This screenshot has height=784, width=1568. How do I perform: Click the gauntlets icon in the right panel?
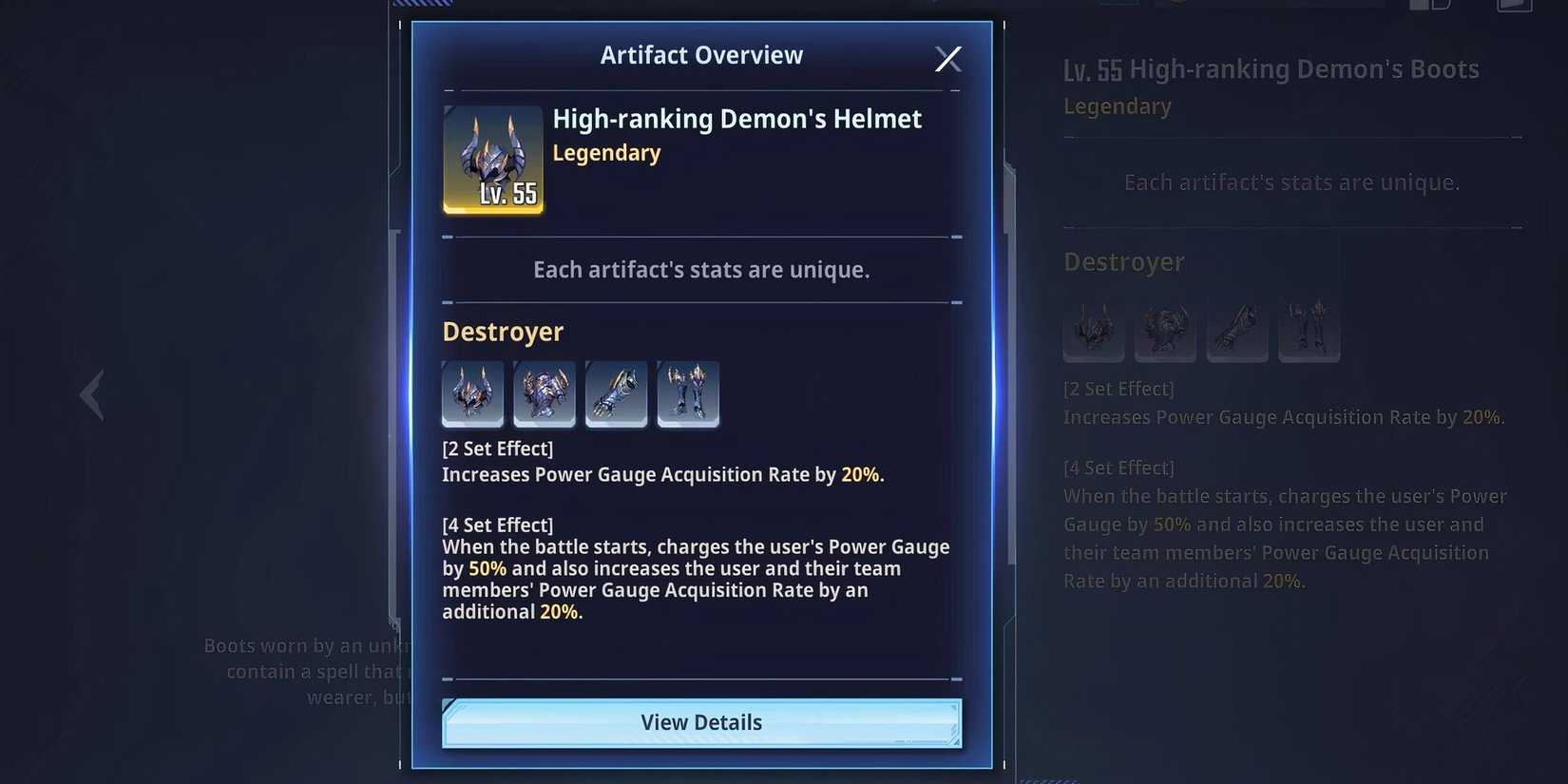coord(1237,330)
